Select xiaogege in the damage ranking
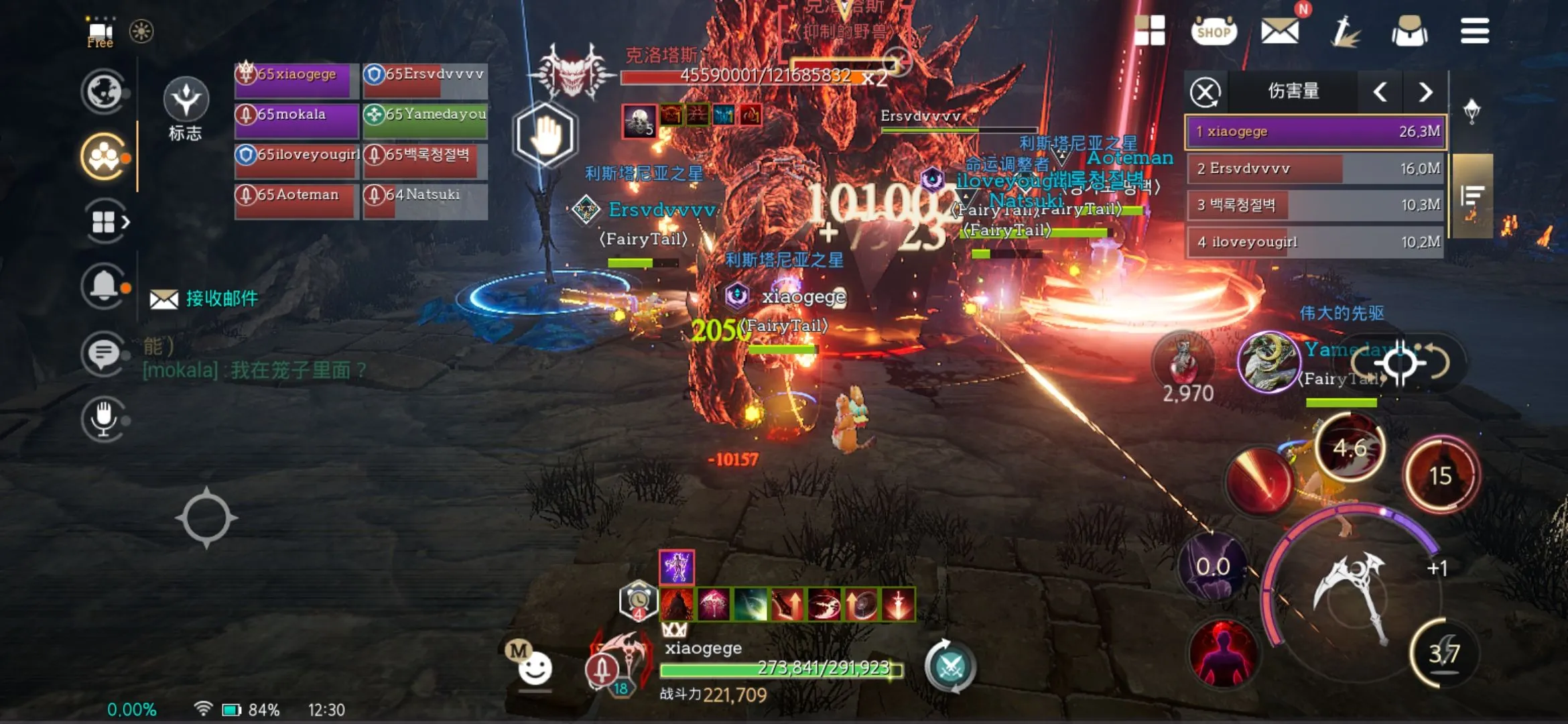Screen dimensions: 1568x724 tap(1316, 131)
